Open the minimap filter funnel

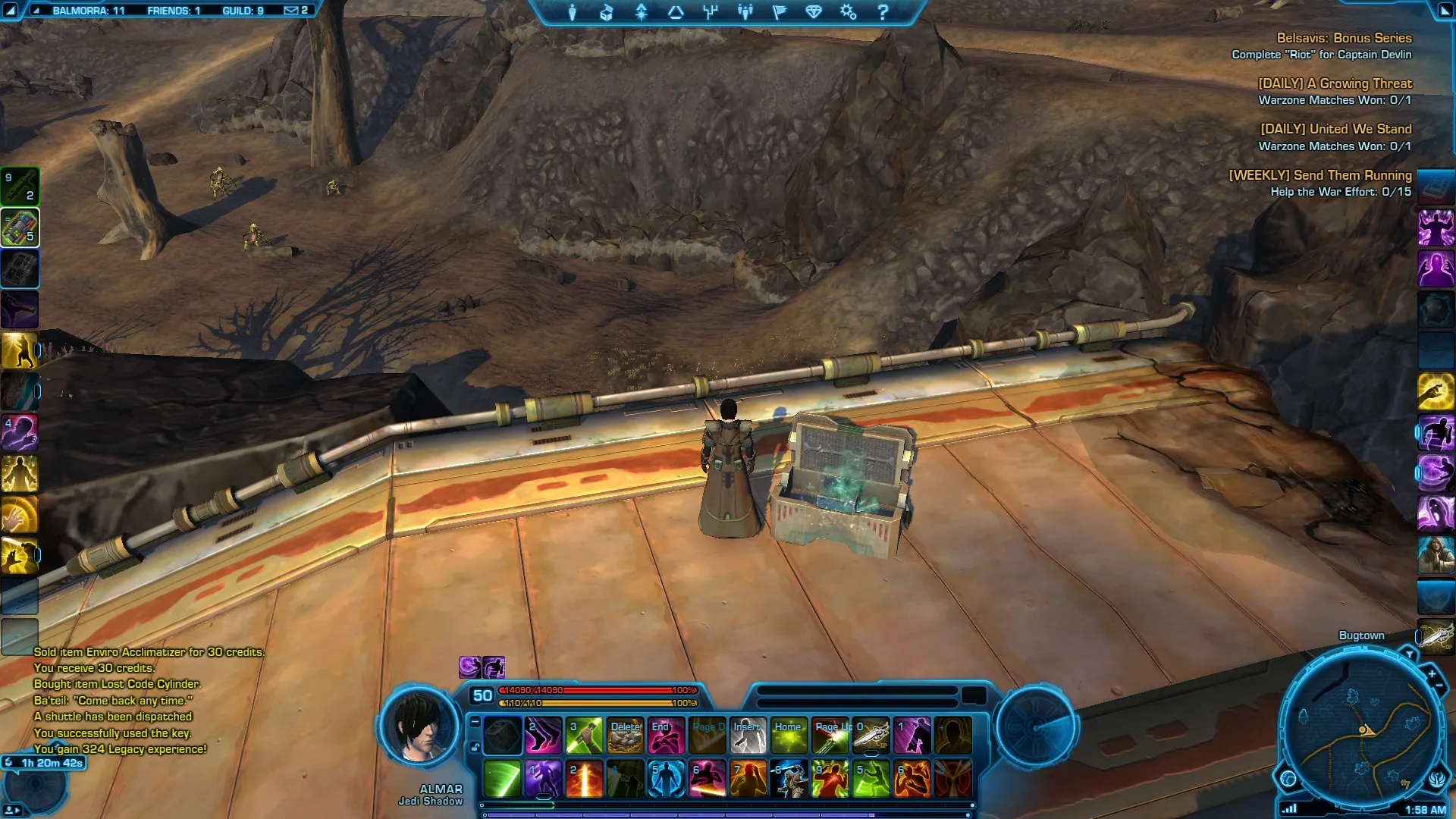coord(1410,654)
